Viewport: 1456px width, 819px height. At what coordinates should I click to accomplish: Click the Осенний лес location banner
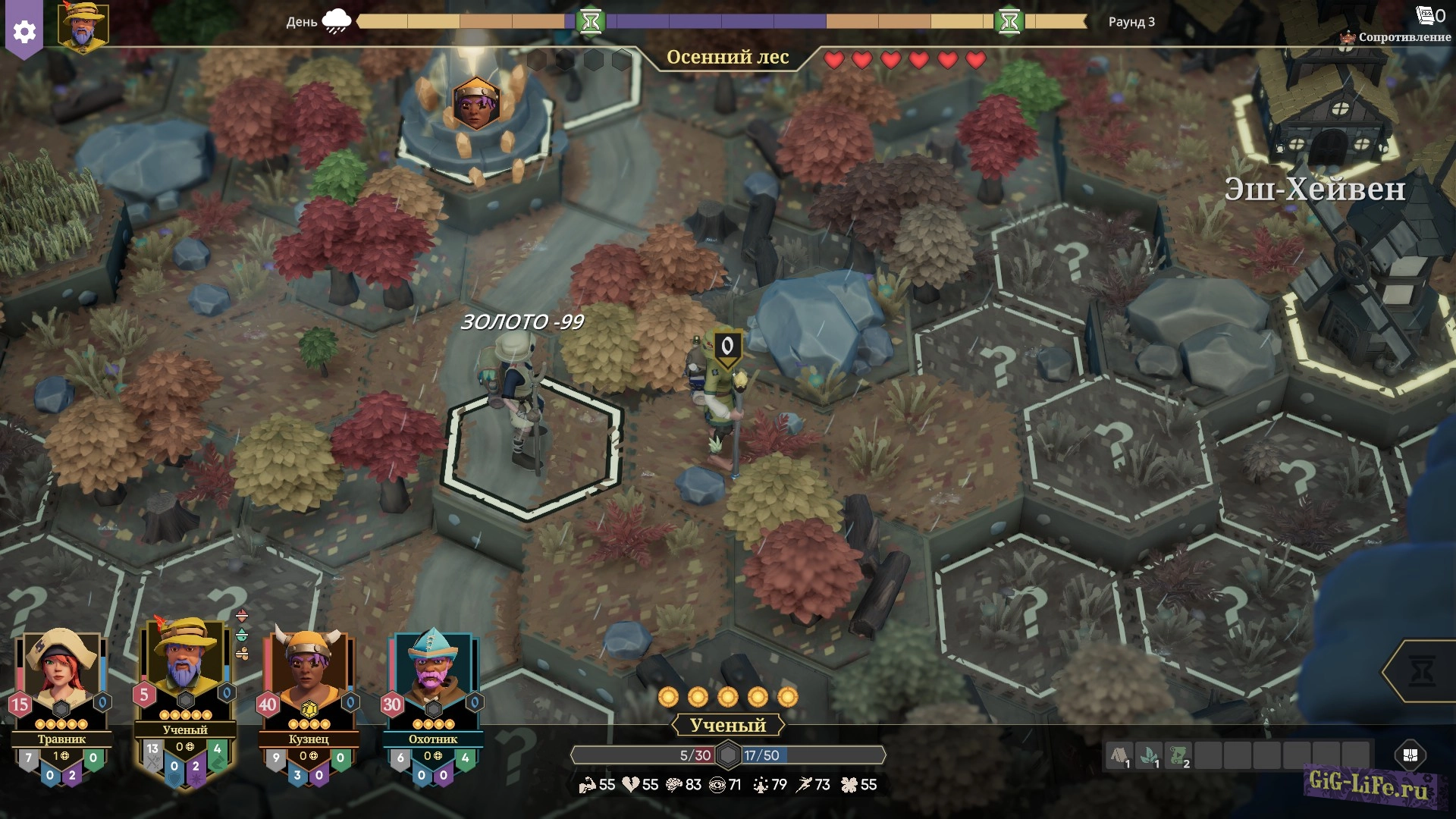727,57
